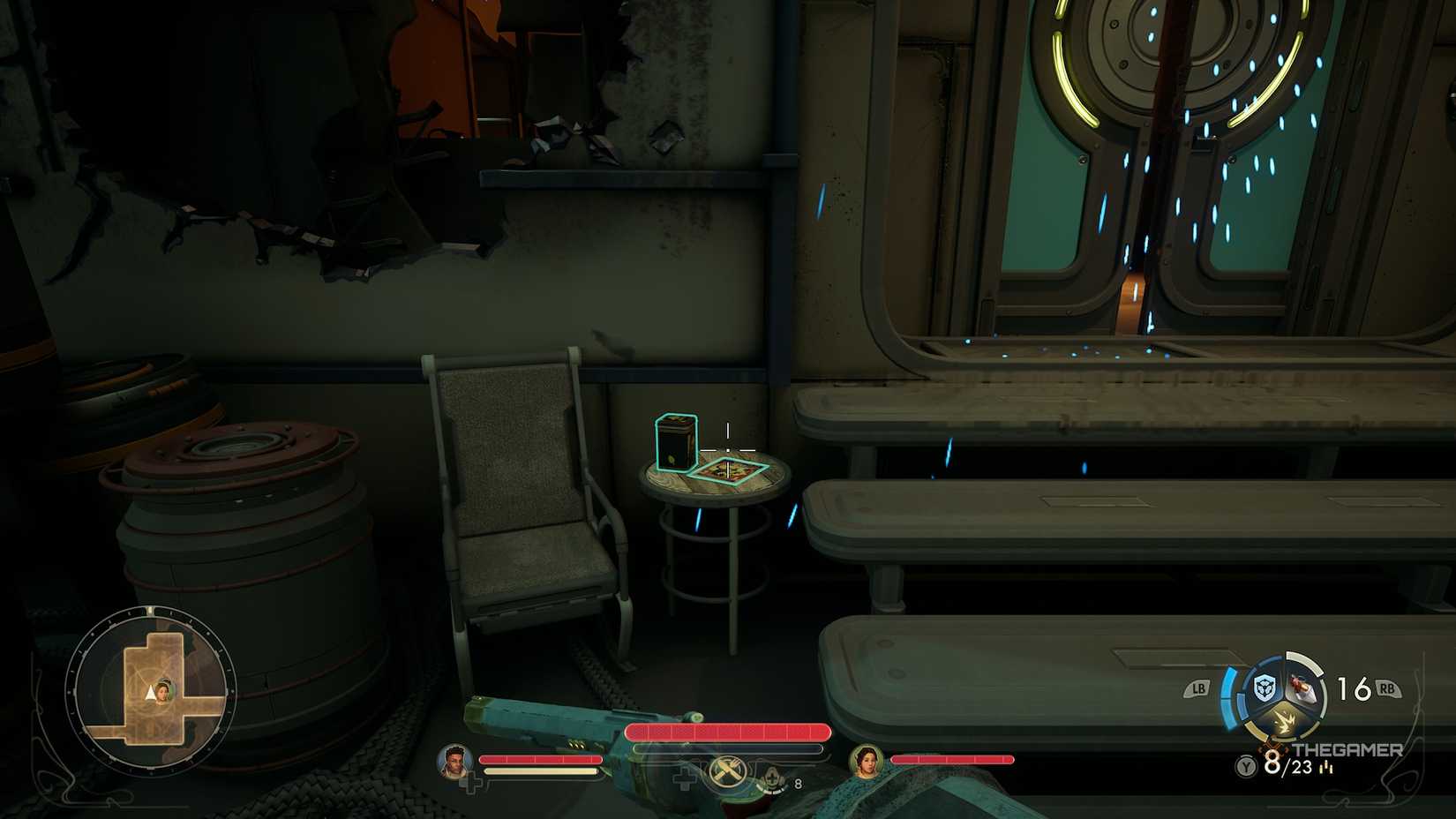The width and height of the screenshot is (1456, 819).
Task: Click the left companion's health bar
Action: pyautogui.click(x=539, y=760)
